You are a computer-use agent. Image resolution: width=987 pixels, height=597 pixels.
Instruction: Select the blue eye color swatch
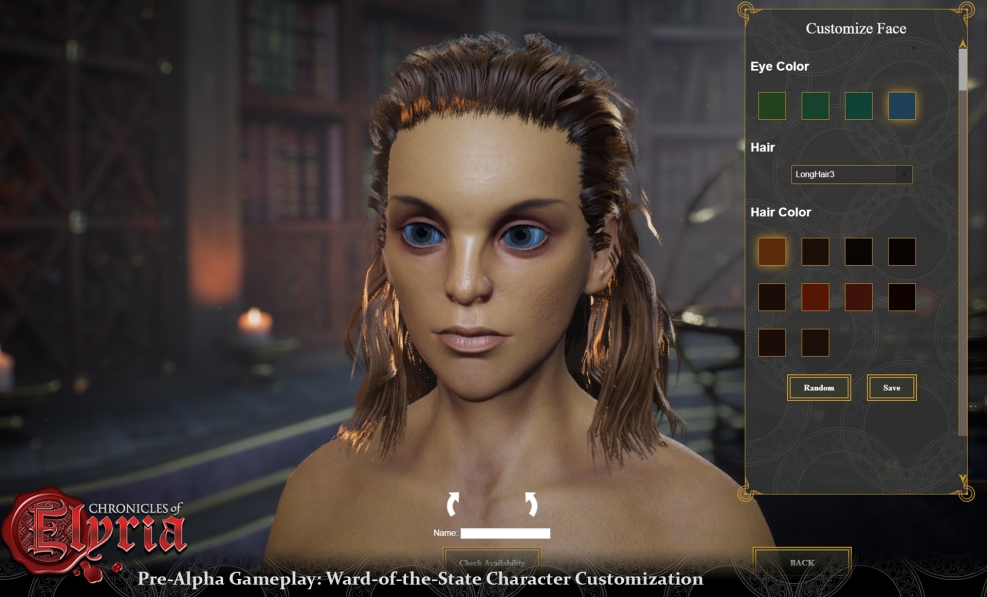click(902, 106)
